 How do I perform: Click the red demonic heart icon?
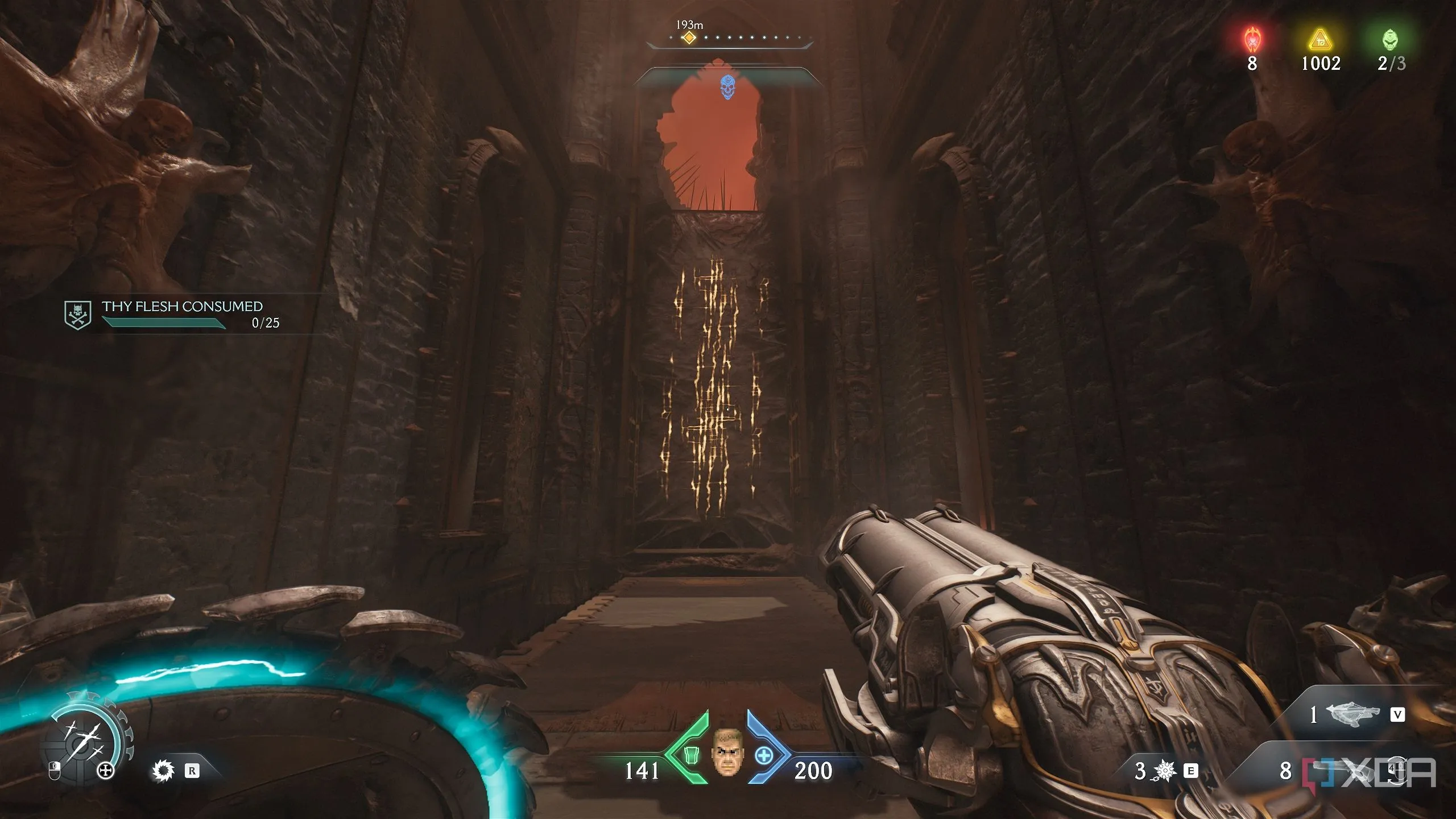(x=1252, y=40)
